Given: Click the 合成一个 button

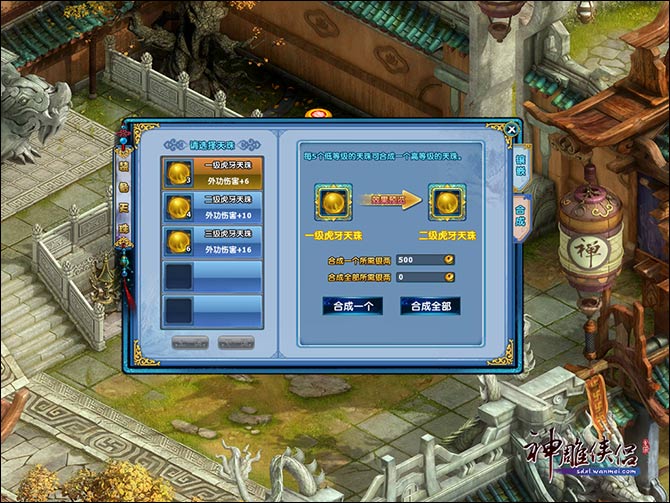Looking at the screenshot, I should [352, 306].
